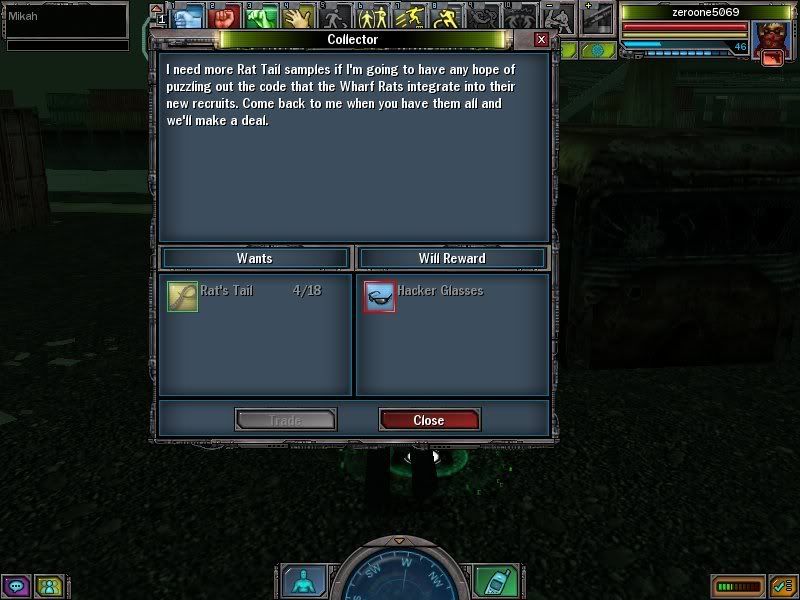Select the Rat's Tail wanted item

(182, 296)
